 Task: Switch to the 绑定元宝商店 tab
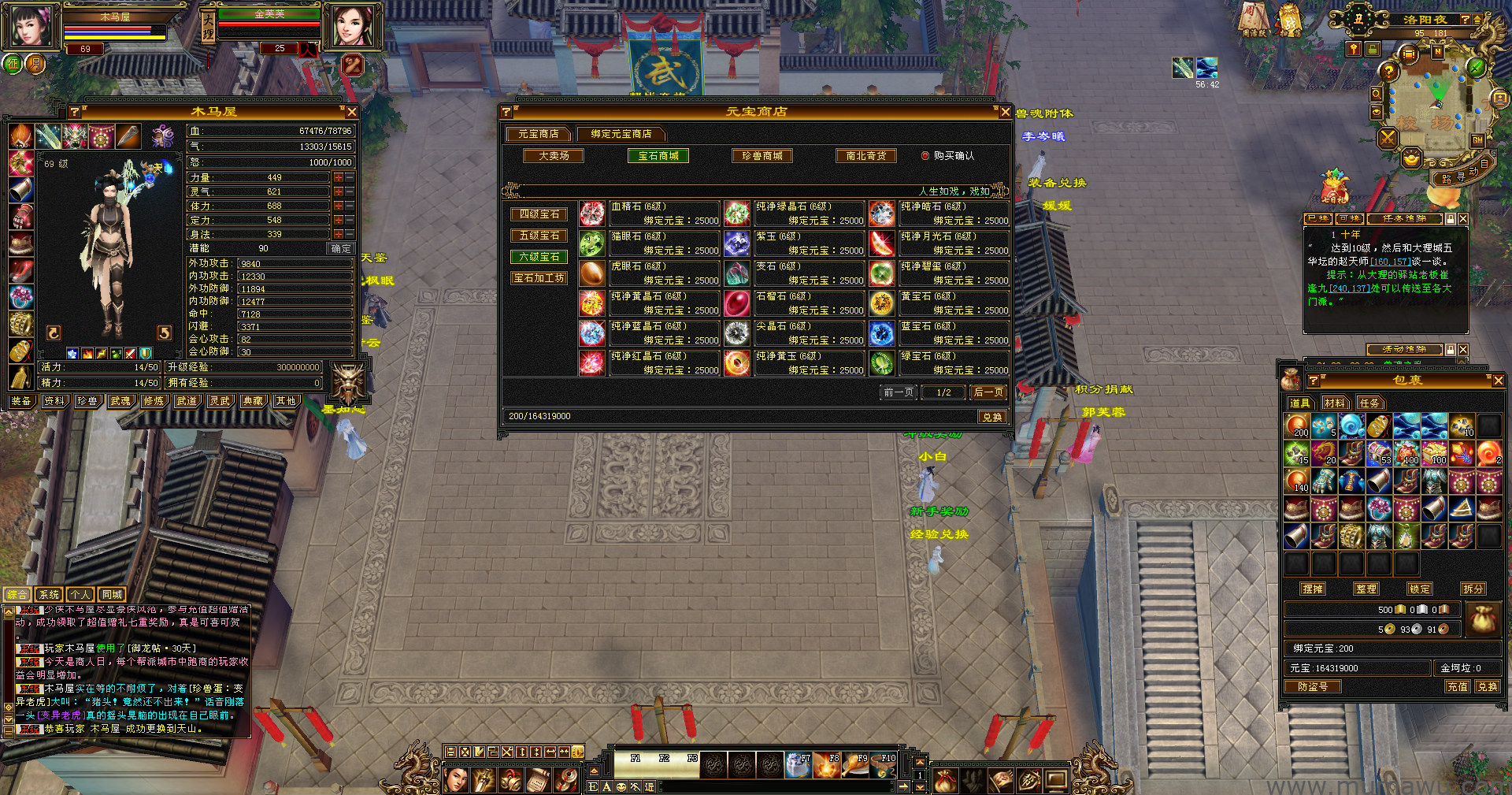click(x=621, y=134)
